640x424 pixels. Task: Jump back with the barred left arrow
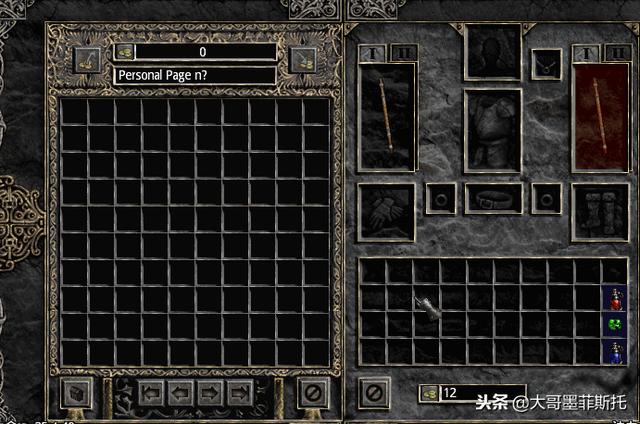click(x=153, y=391)
